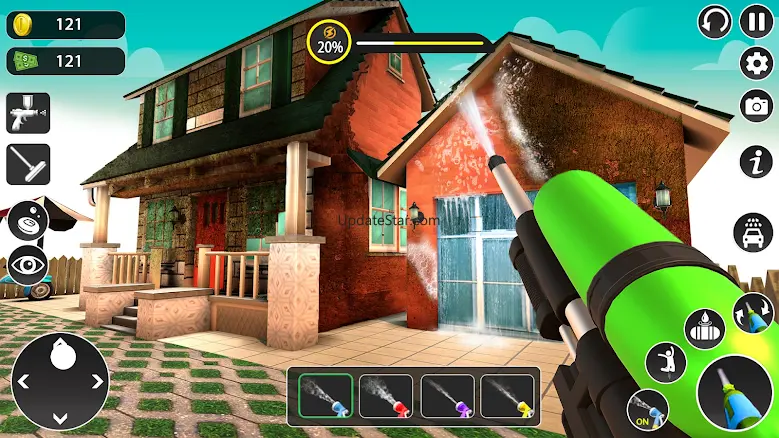Toggle the eye view button
This screenshot has height=438, width=779.
point(28,264)
